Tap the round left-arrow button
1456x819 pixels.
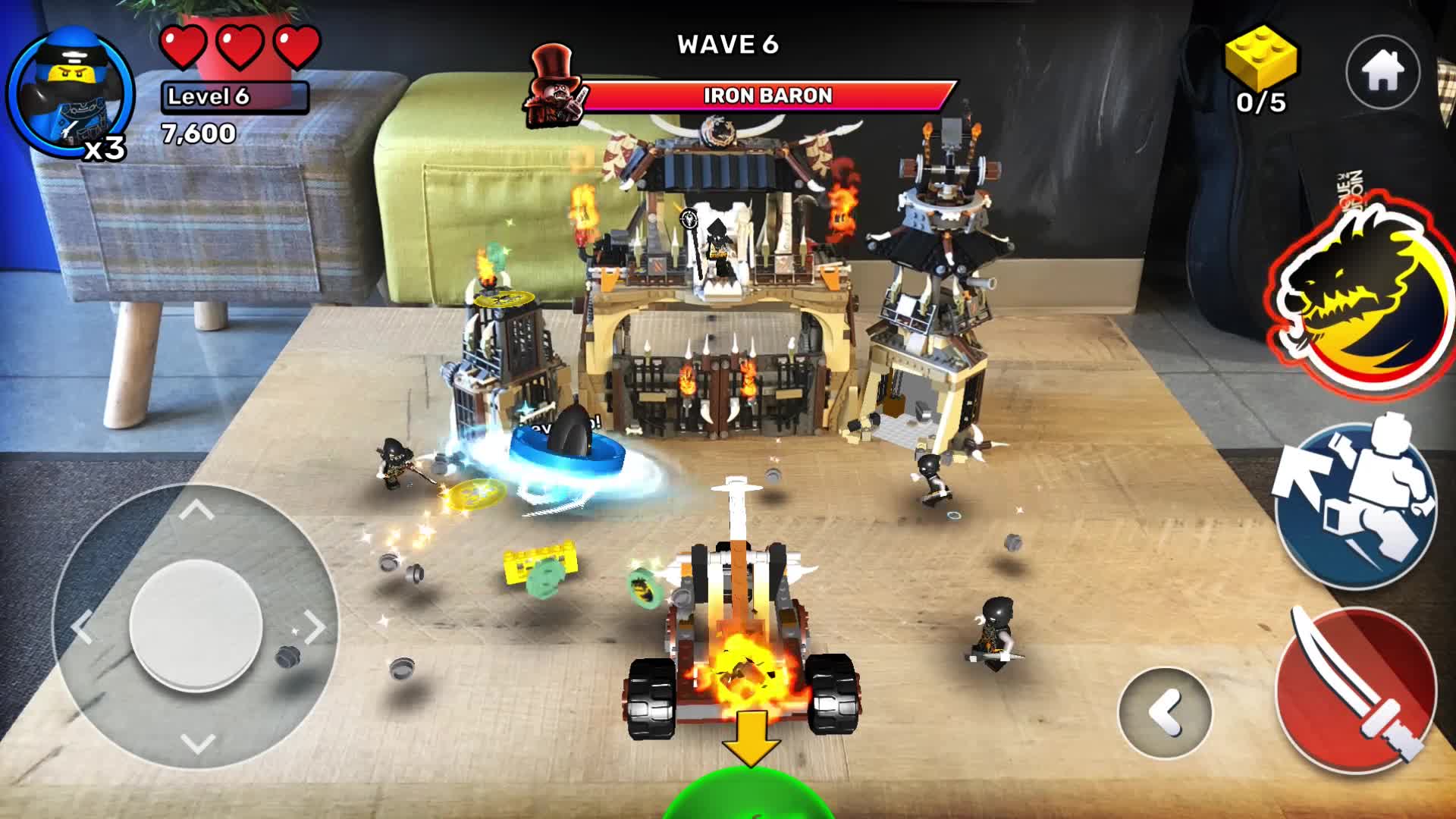click(x=1165, y=712)
